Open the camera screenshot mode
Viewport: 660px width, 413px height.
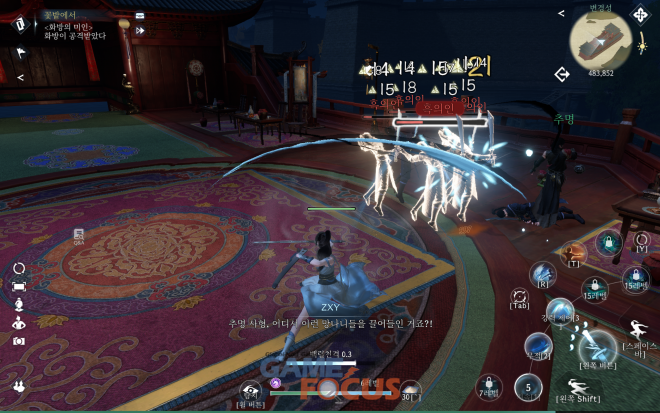point(19,340)
